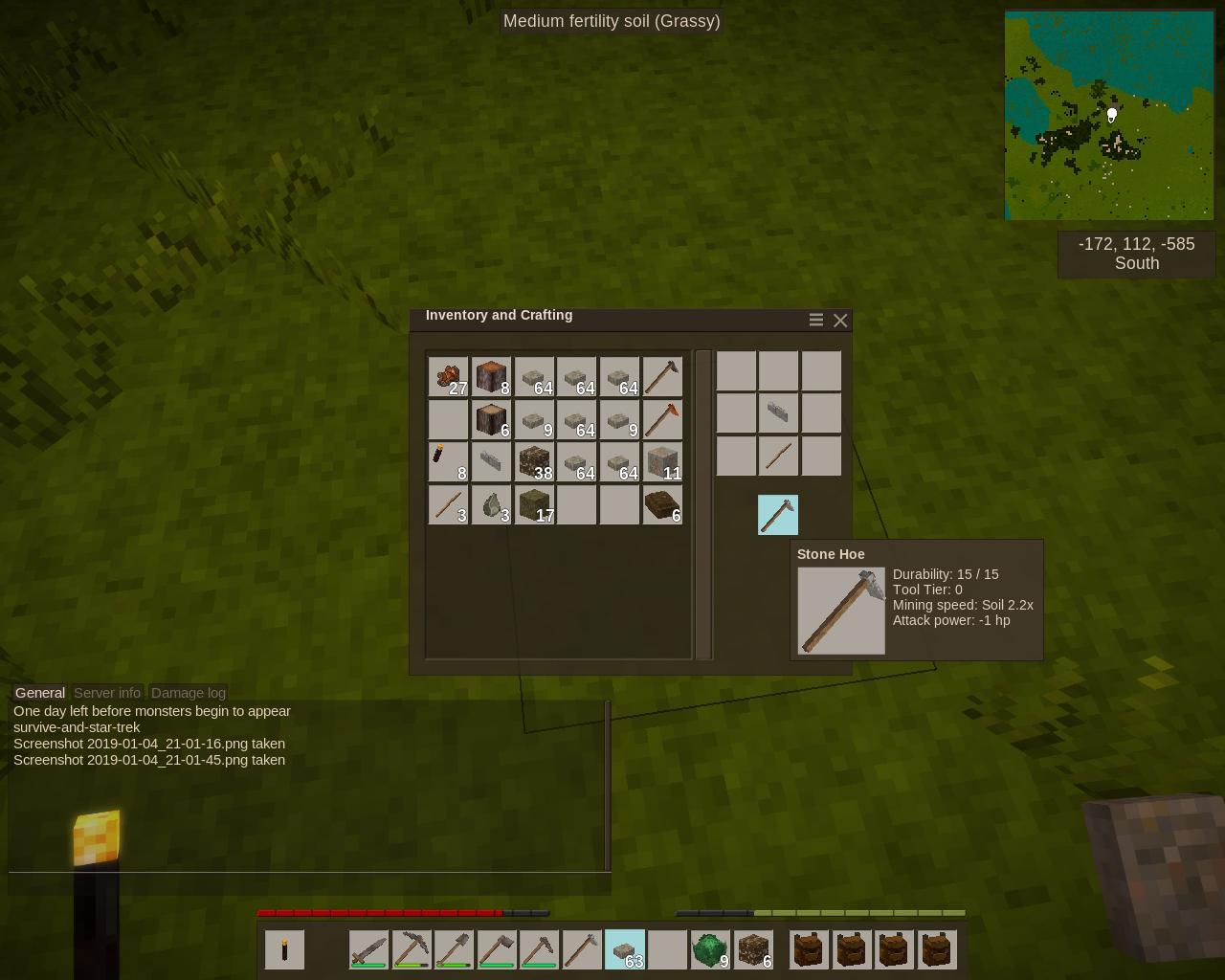1225x980 pixels.
Task: Select the stack of 8 logs
Action: pos(491,377)
